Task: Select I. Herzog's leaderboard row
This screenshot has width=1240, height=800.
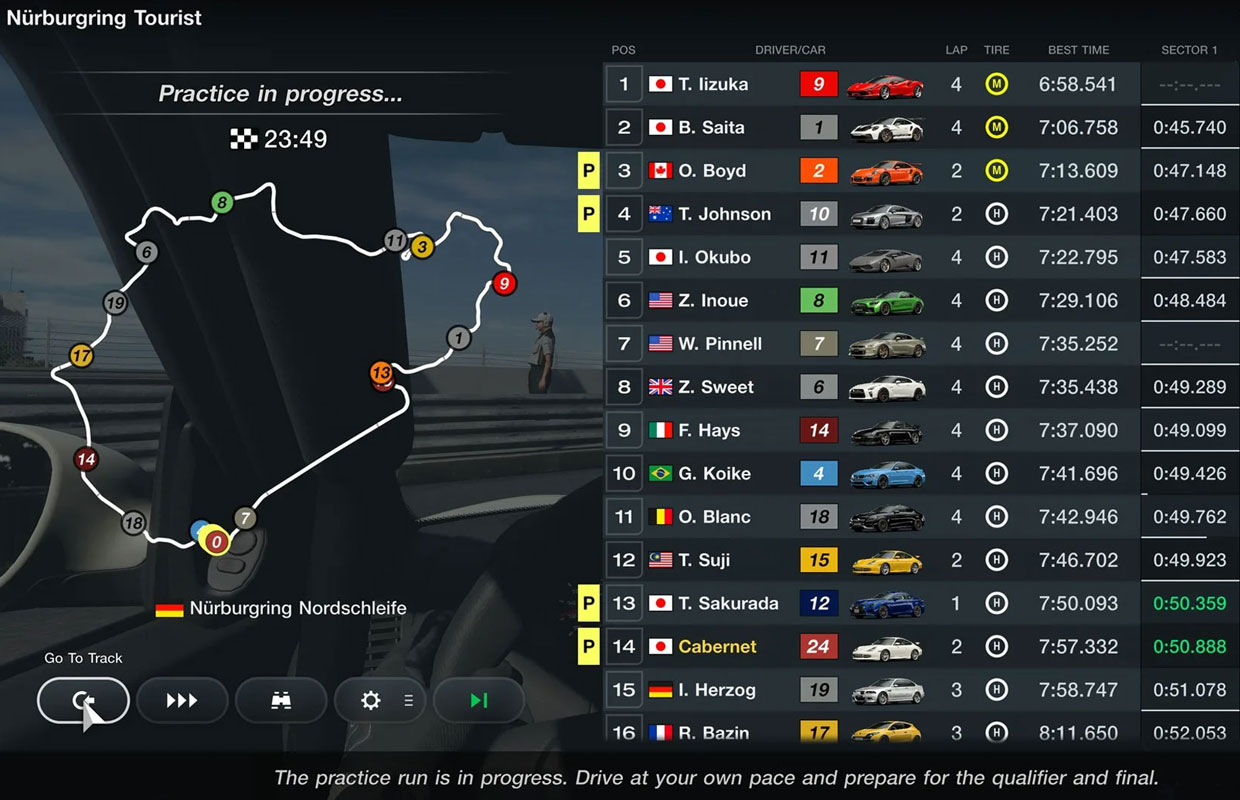Action: click(870, 690)
